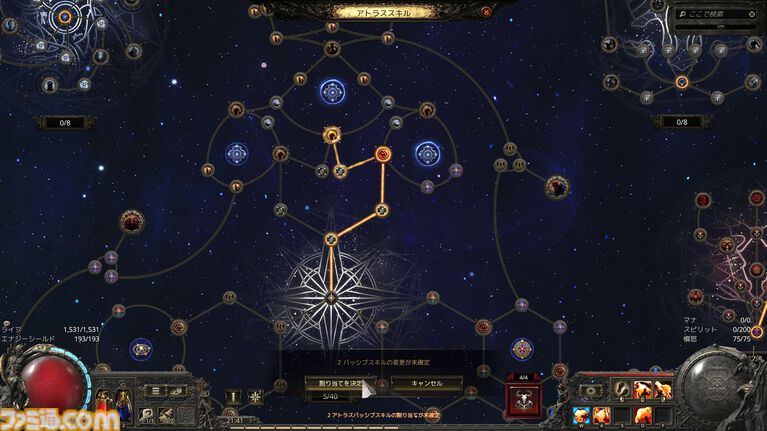Click the red life flask slot

click(103, 400)
